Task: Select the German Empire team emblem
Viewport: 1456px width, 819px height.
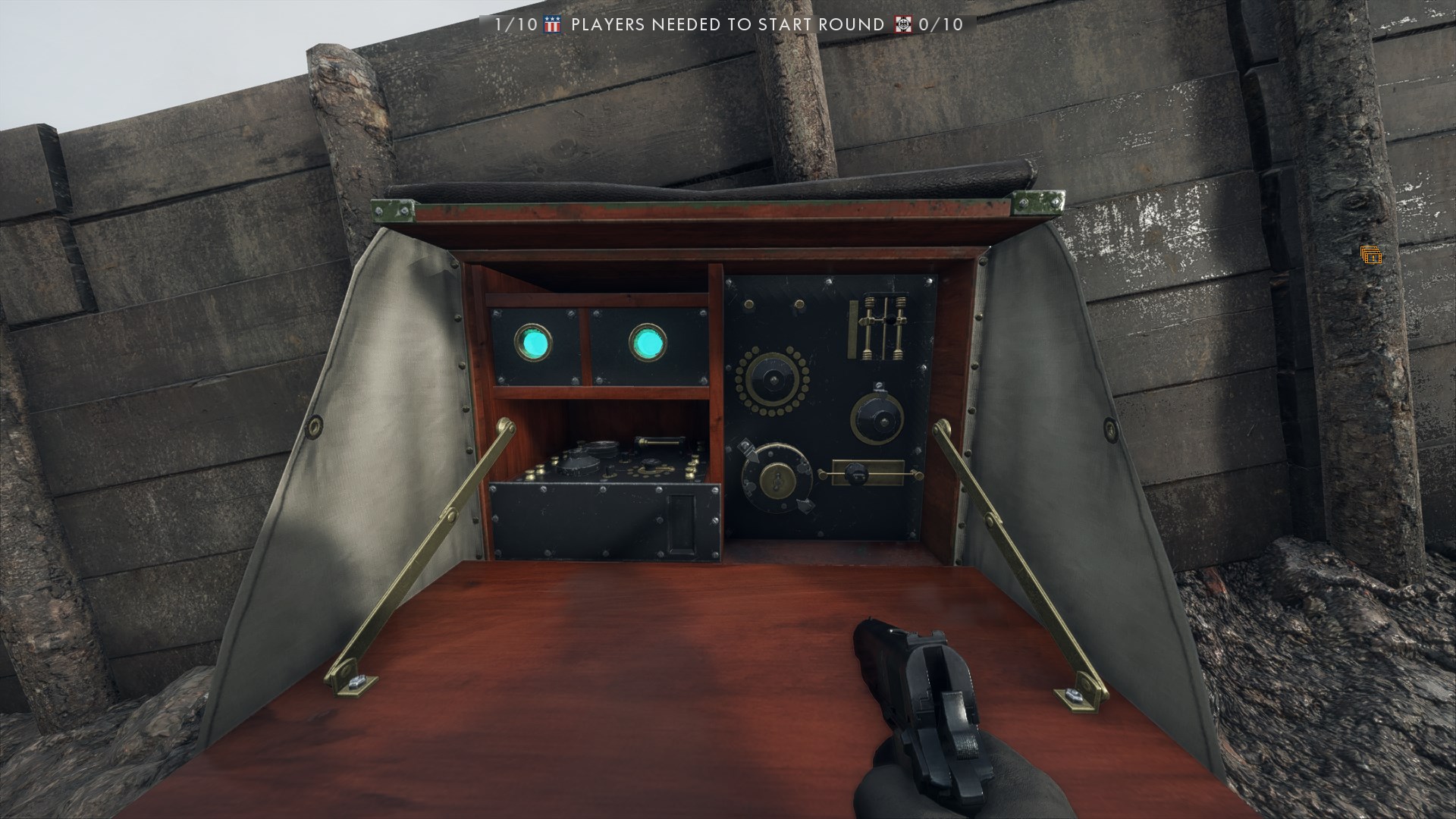Action: [x=902, y=25]
